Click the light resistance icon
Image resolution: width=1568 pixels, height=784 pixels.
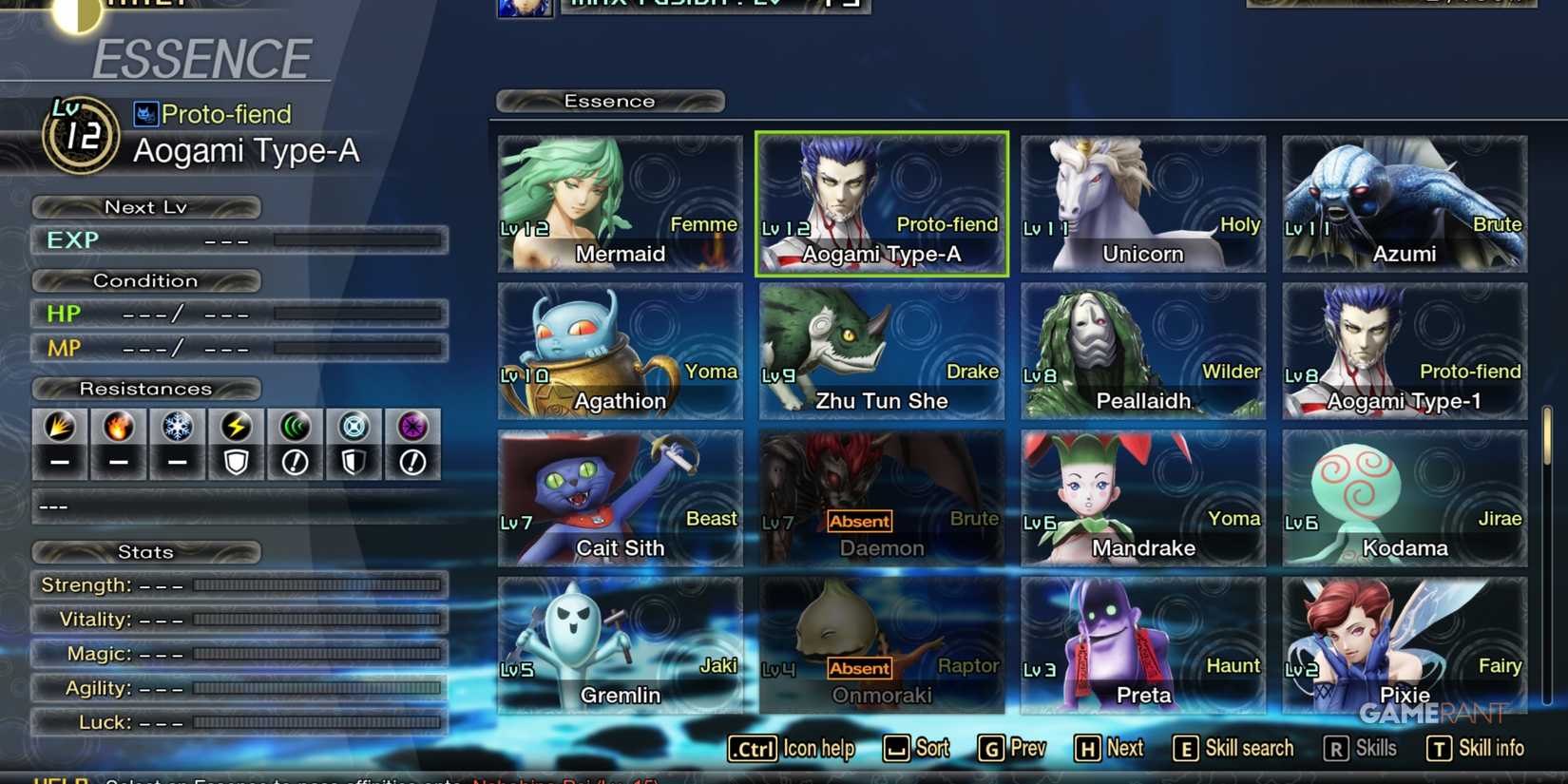tap(354, 428)
